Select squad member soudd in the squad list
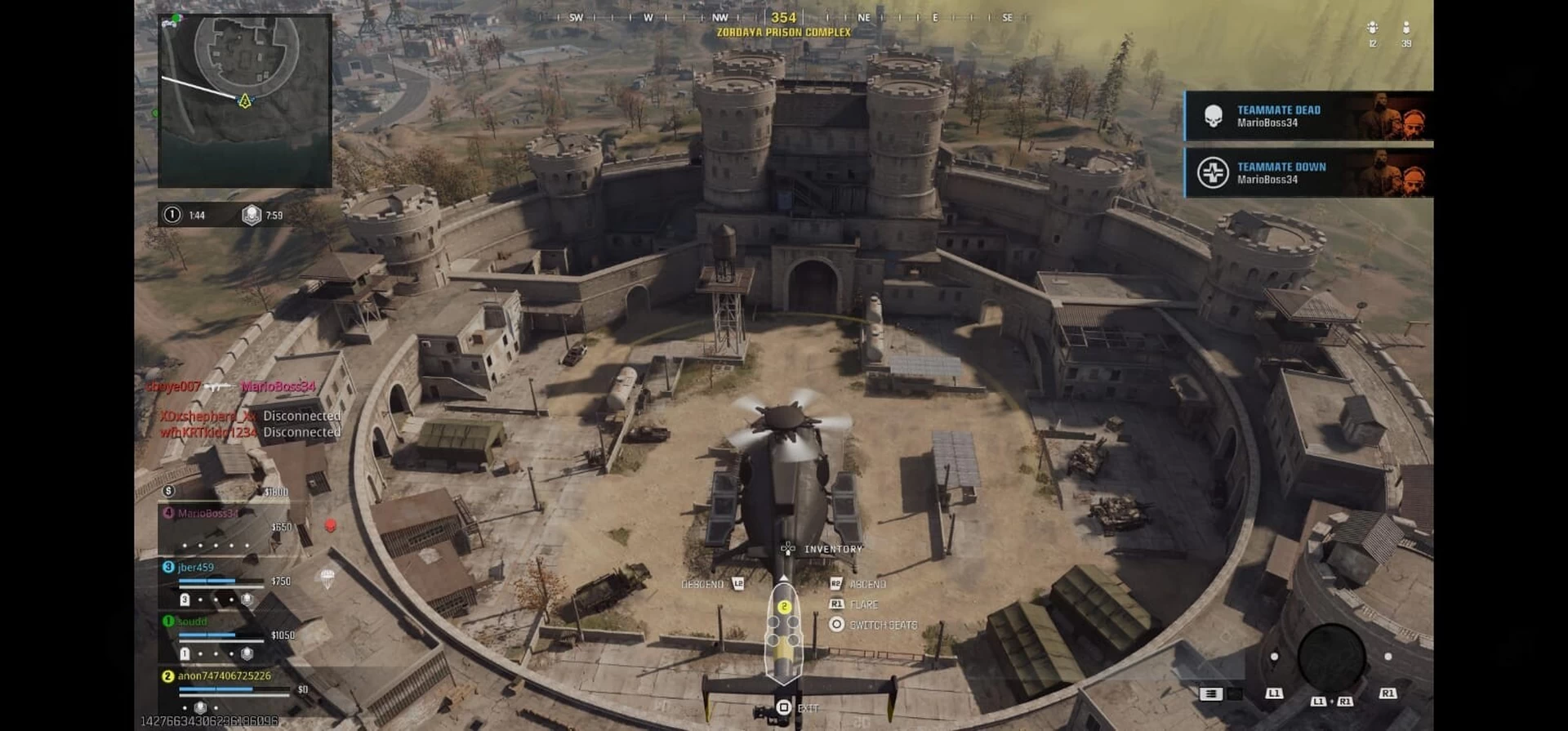1568x731 pixels. pyautogui.click(x=193, y=622)
